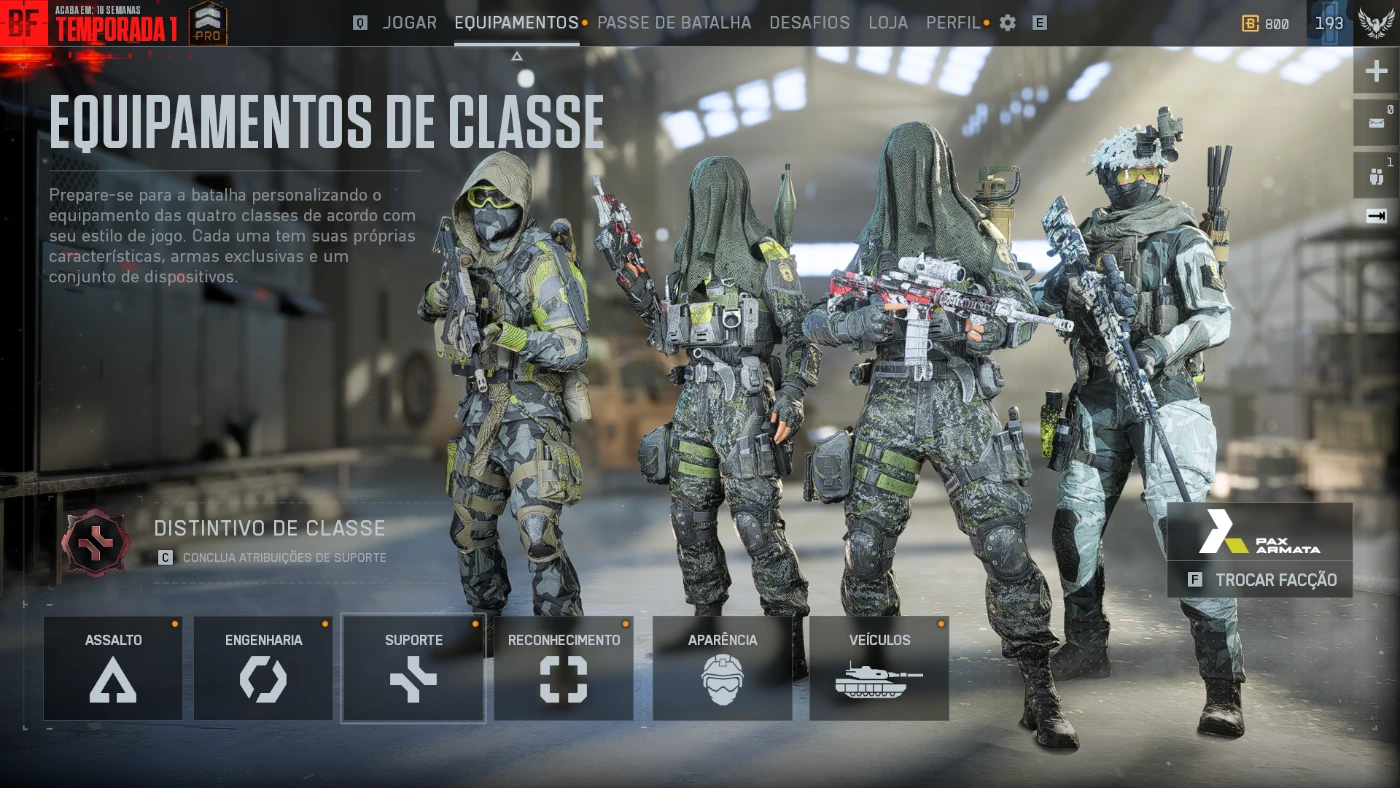Select the ENGENHARIA class tile

(x=263, y=668)
